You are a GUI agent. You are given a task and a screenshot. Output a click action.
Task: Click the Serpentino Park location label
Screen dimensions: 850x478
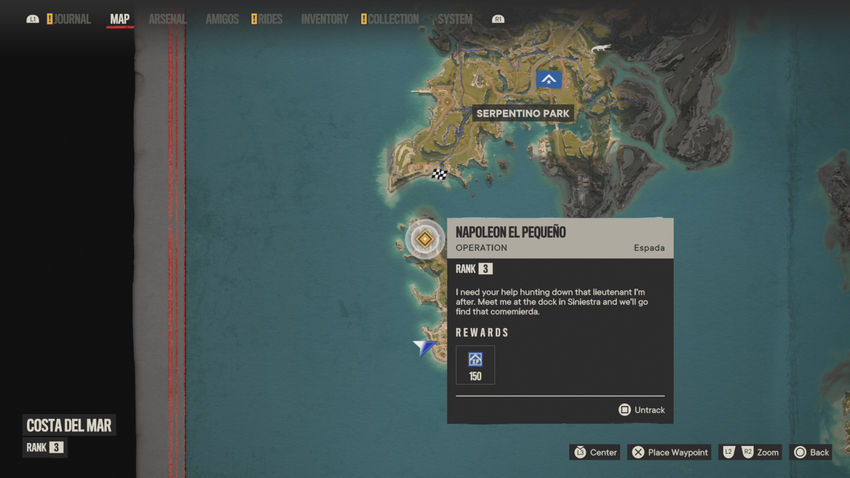[523, 114]
